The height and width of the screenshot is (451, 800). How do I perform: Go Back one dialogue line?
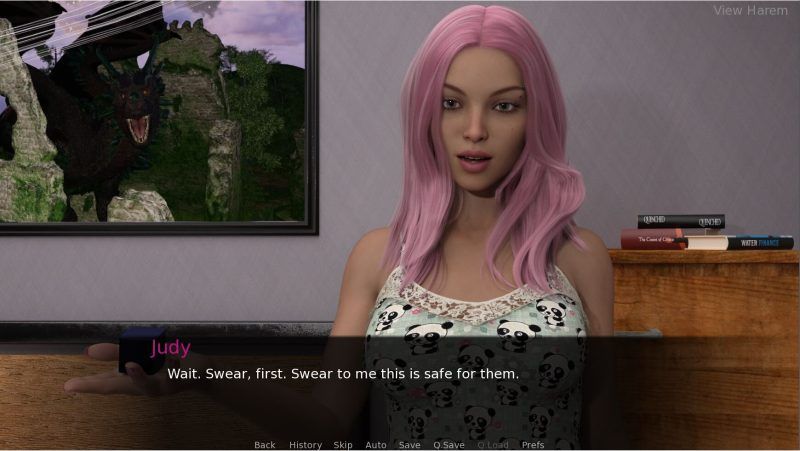(x=264, y=445)
